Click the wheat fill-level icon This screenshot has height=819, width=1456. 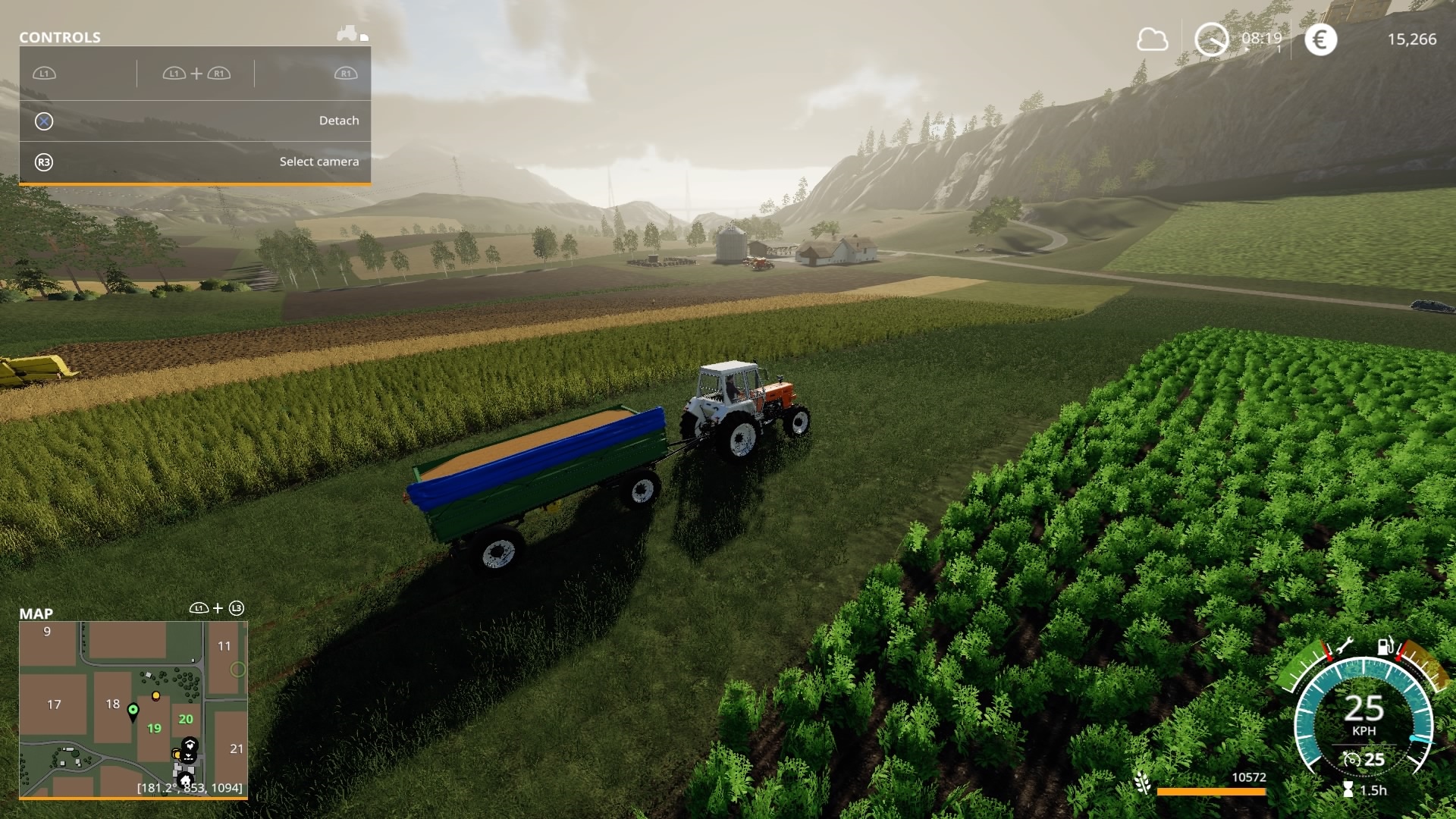pyautogui.click(x=1143, y=783)
